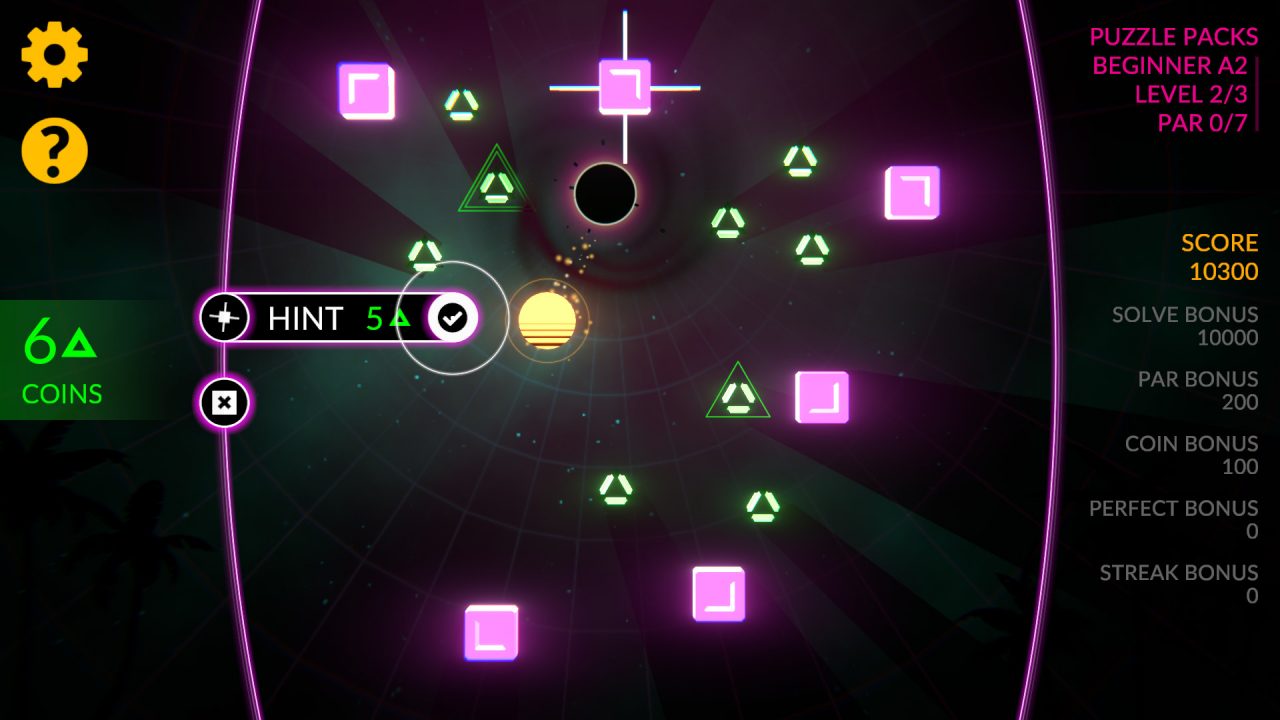Click the pink block at the bottom left
The width and height of the screenshot is (1280, 720).
click(x=492, y=634)
